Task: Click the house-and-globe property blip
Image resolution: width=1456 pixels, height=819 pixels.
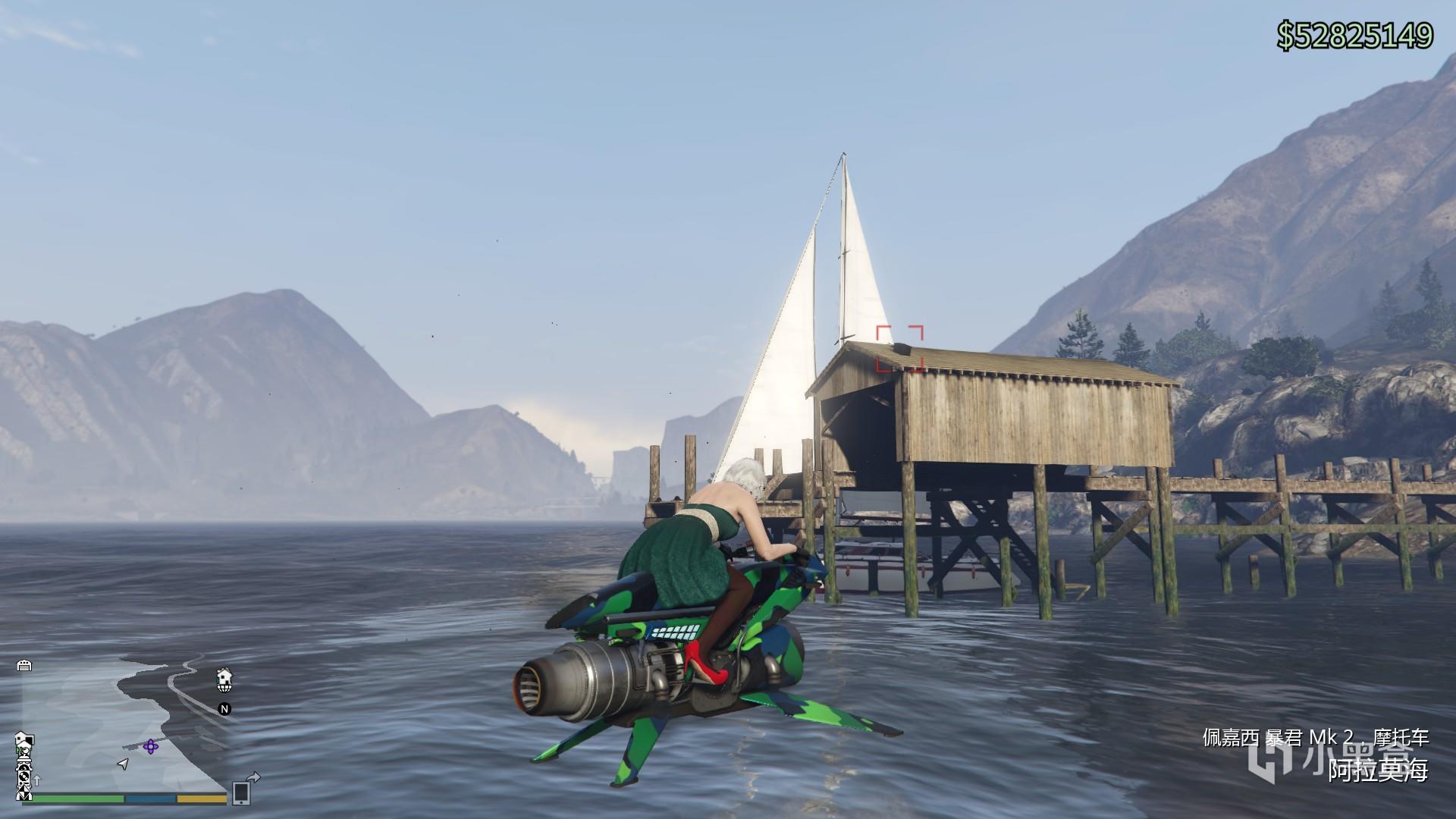Action: (224, 680)
